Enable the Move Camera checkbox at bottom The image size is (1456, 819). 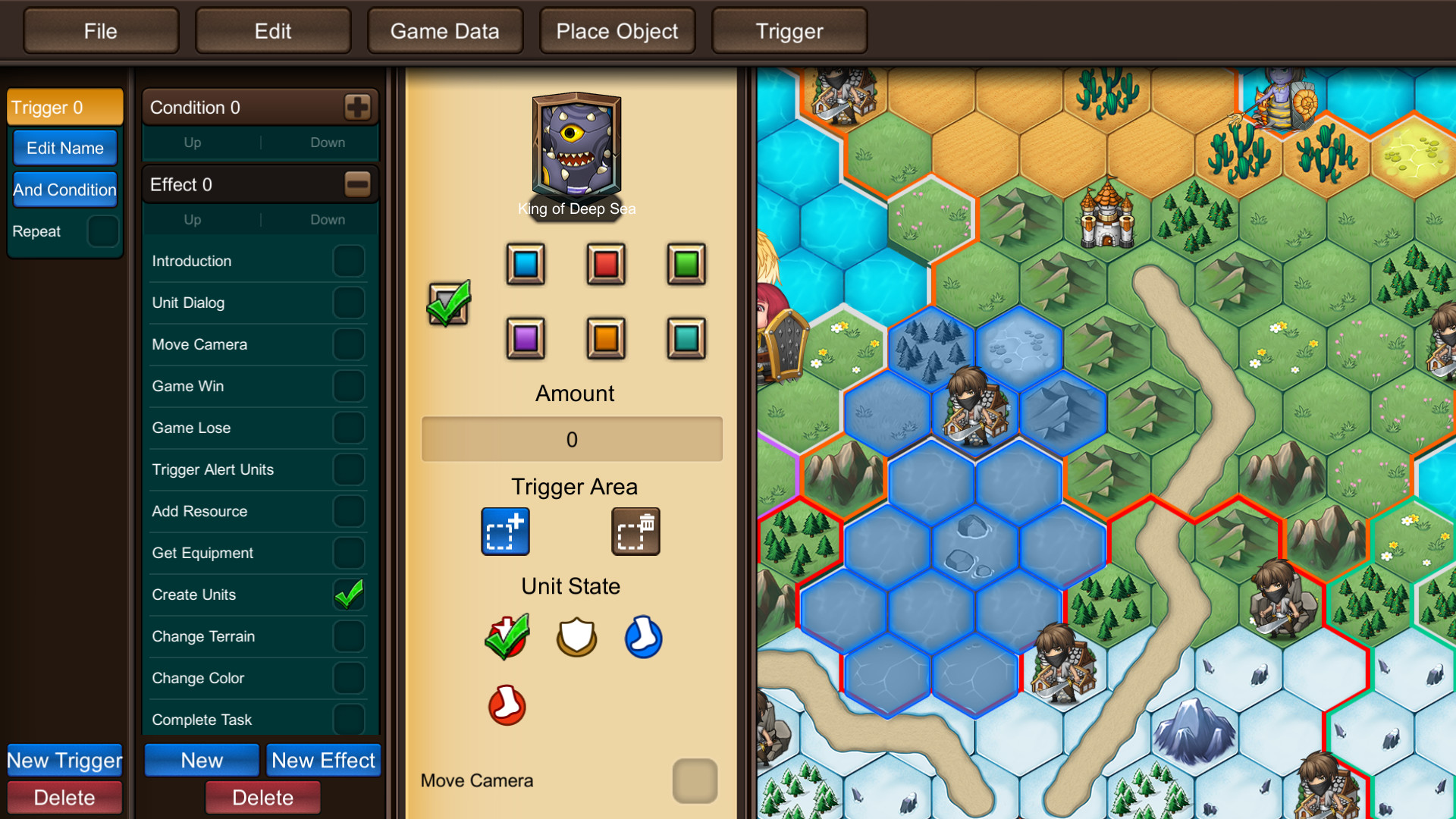[x=694, y=781]
